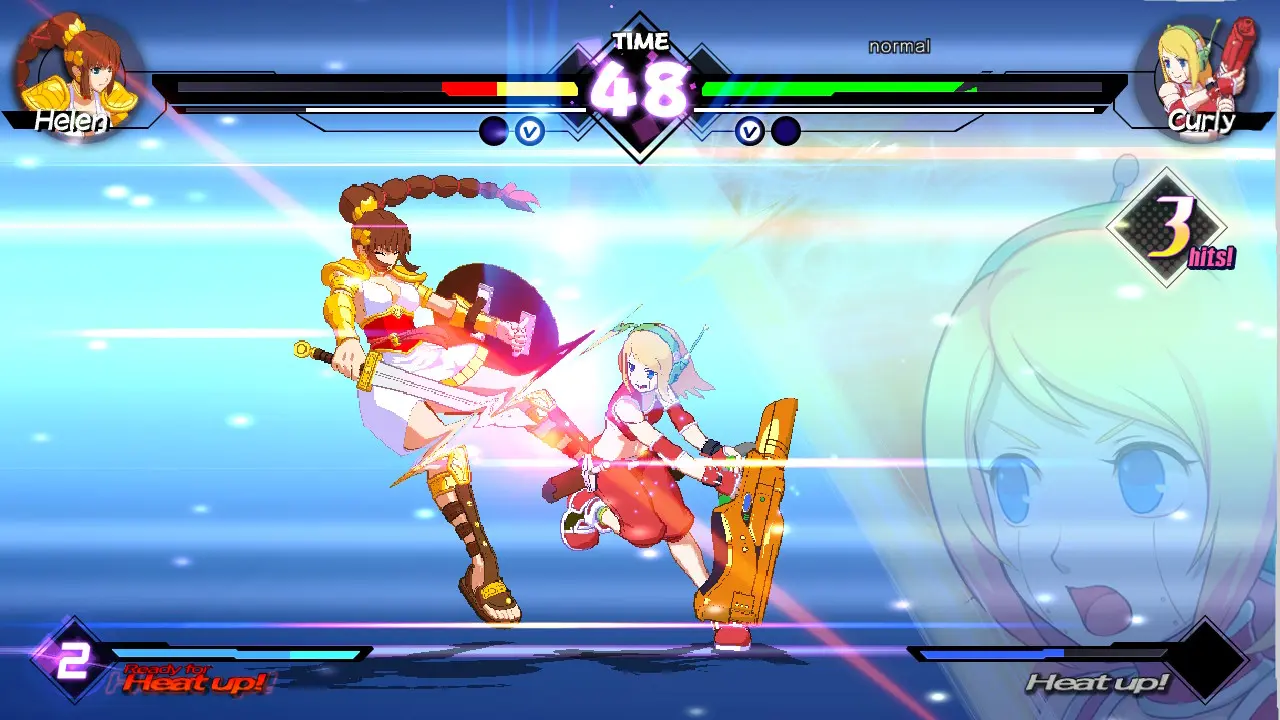Click the dark orb beside the right V icon
Screen dimensions: 1280x720
tap(786, 132)
